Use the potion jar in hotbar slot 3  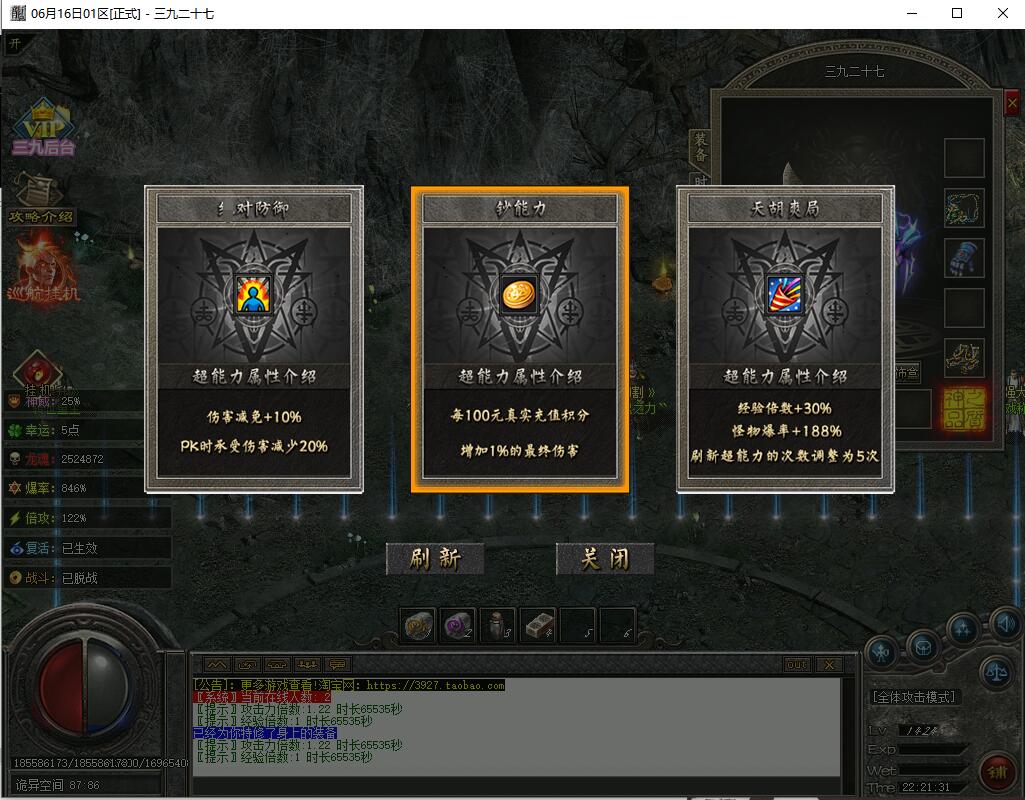498,625
